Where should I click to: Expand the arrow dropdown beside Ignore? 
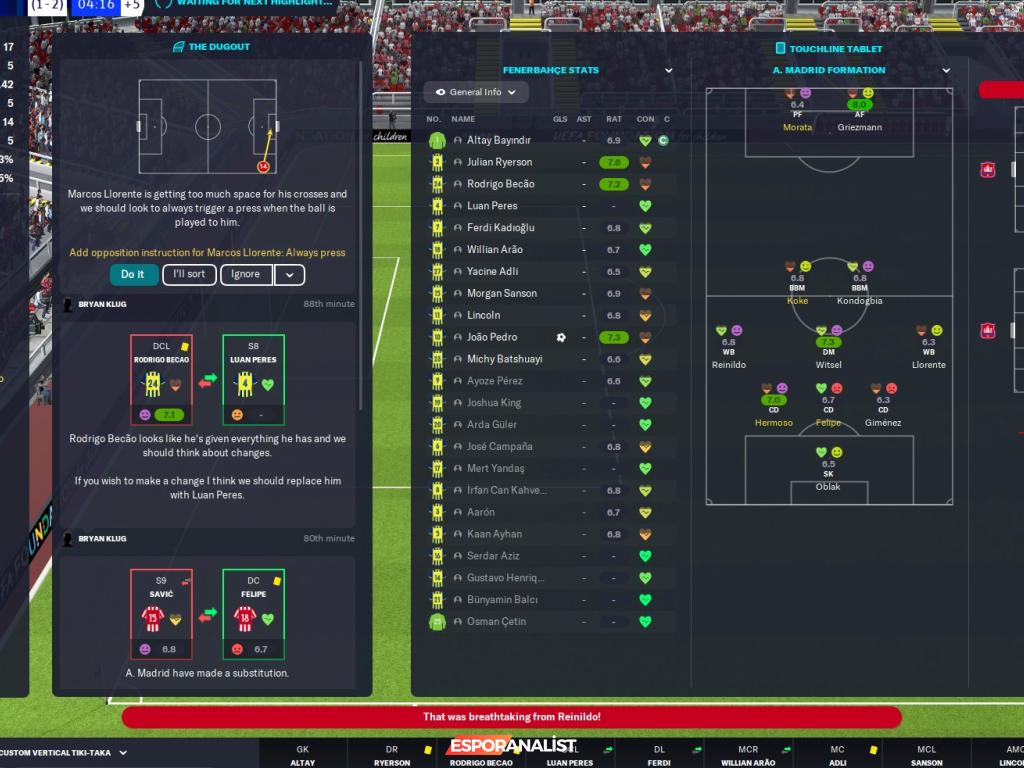pos(289,275)
